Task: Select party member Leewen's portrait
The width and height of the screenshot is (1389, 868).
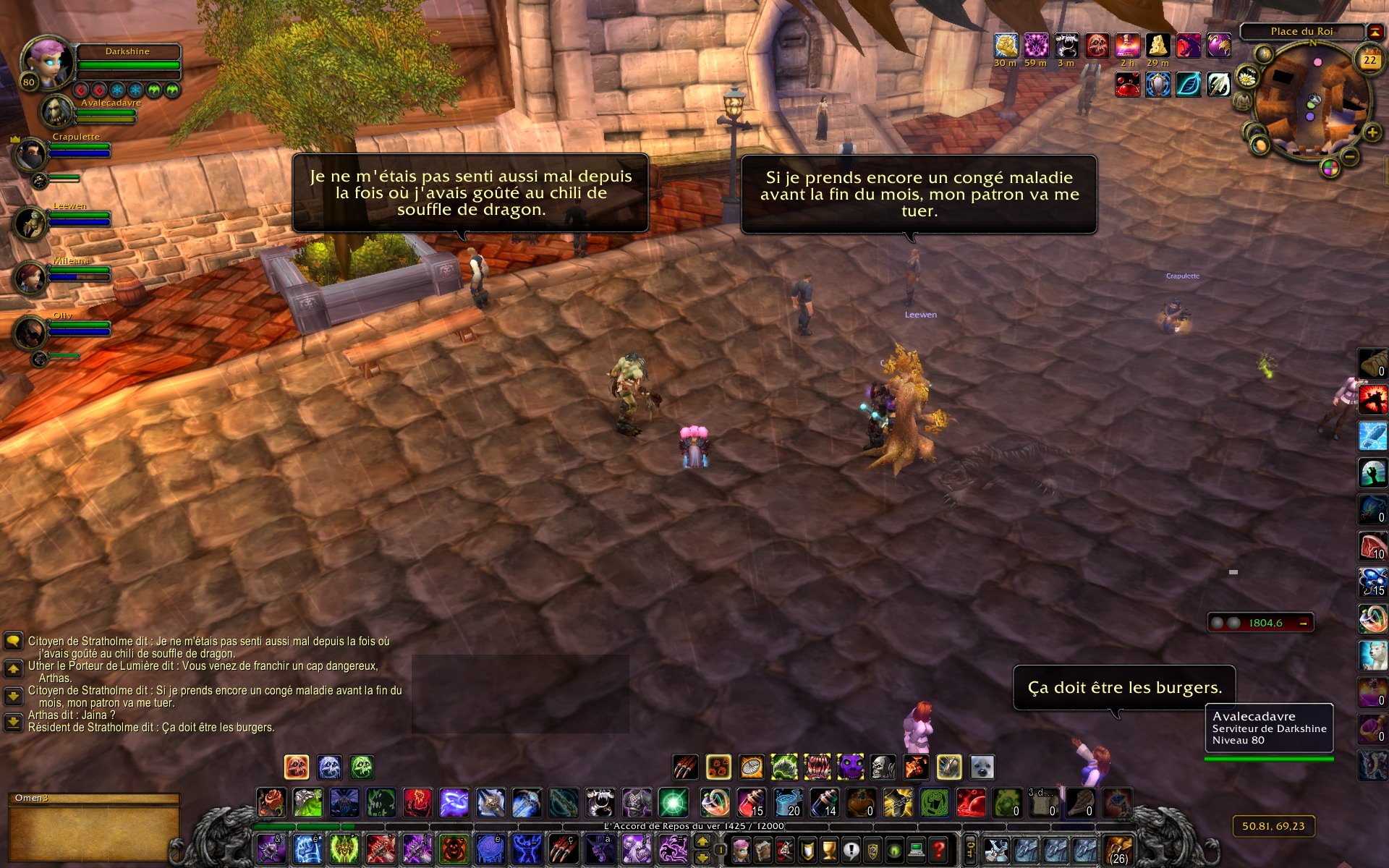Action: pyautogui.click(x=30, y=223)
